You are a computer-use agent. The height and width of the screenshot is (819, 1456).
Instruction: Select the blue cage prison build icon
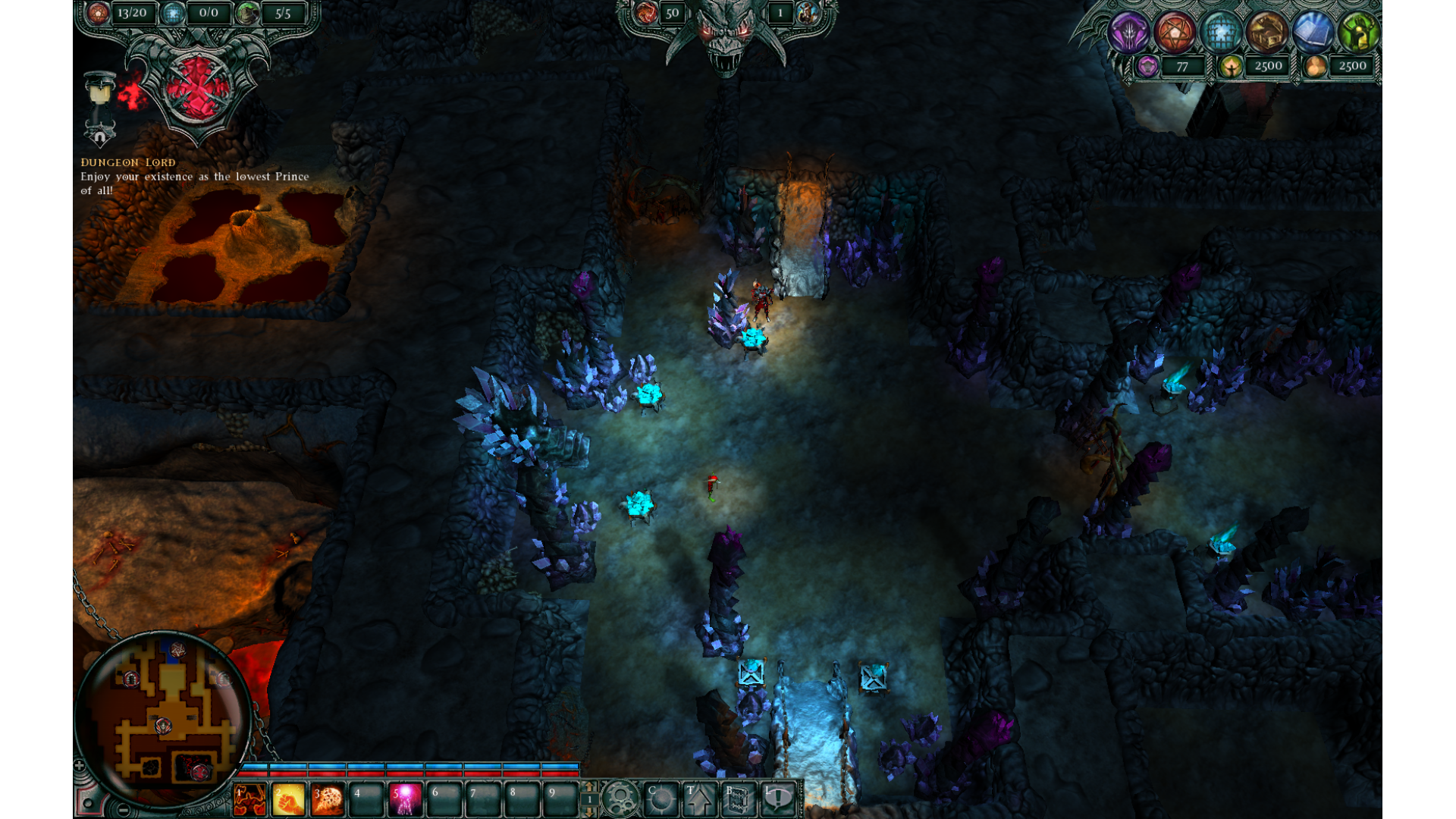tap(1221, 33)
